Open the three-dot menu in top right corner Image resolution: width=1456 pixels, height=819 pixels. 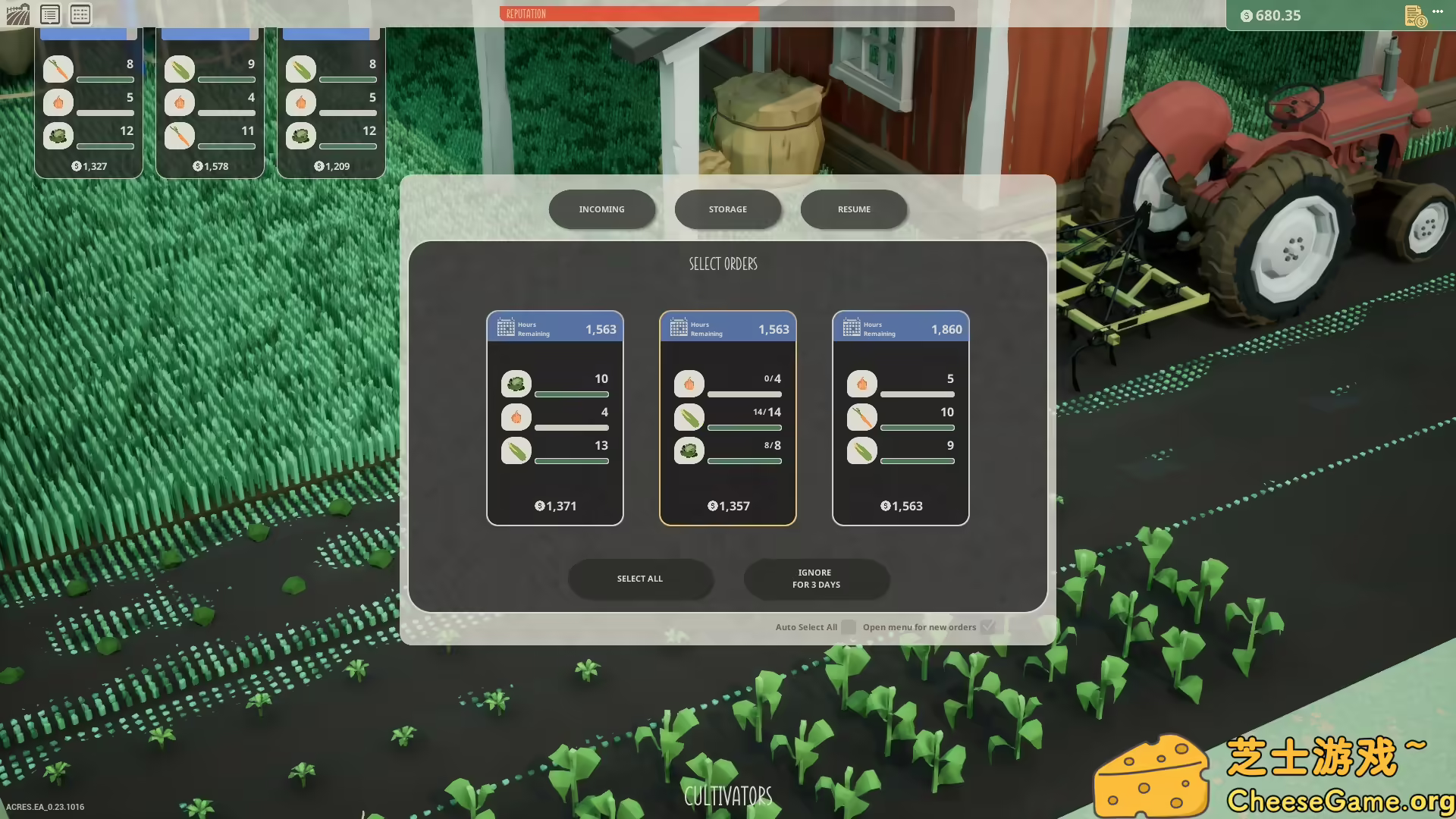pyautogui.click(x=1439, y=11)
